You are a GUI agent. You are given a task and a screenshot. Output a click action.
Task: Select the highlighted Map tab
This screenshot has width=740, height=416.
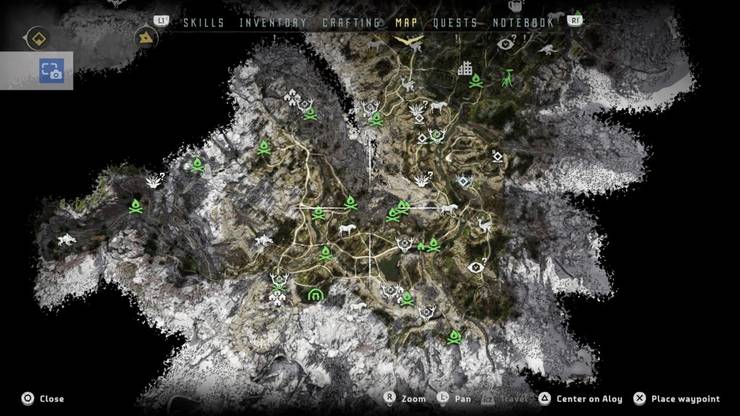coord(407,22)
